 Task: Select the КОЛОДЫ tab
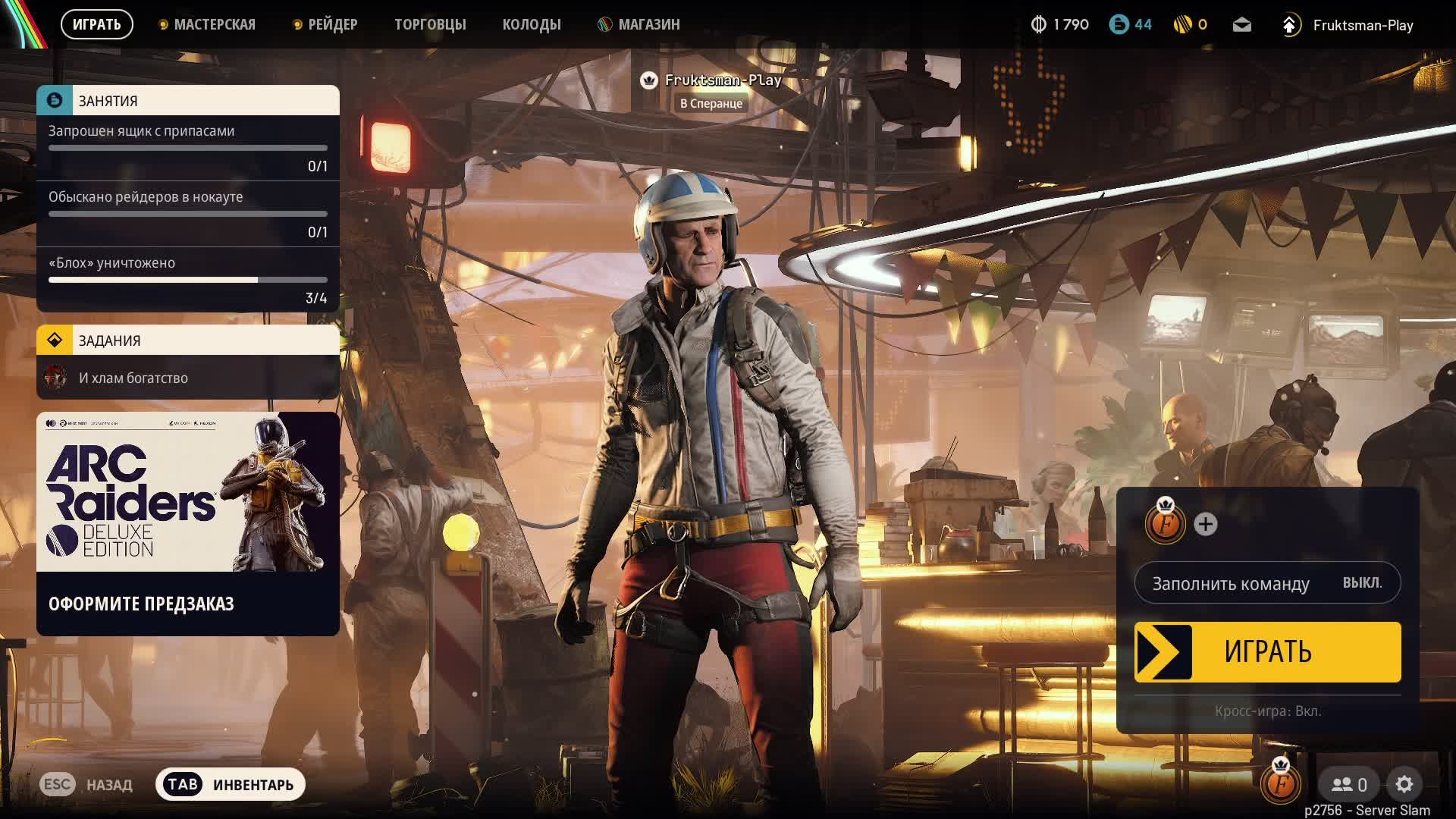pos(532,24)
